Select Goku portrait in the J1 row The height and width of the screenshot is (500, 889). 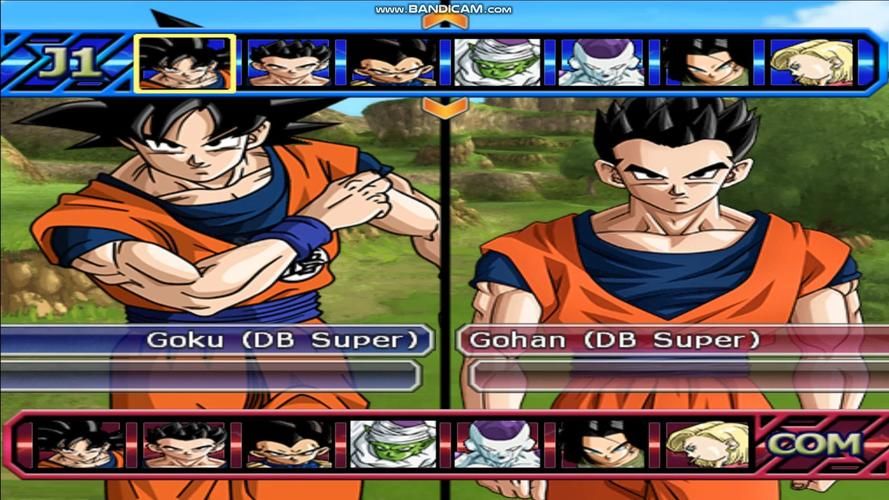[x=185, y=63]
